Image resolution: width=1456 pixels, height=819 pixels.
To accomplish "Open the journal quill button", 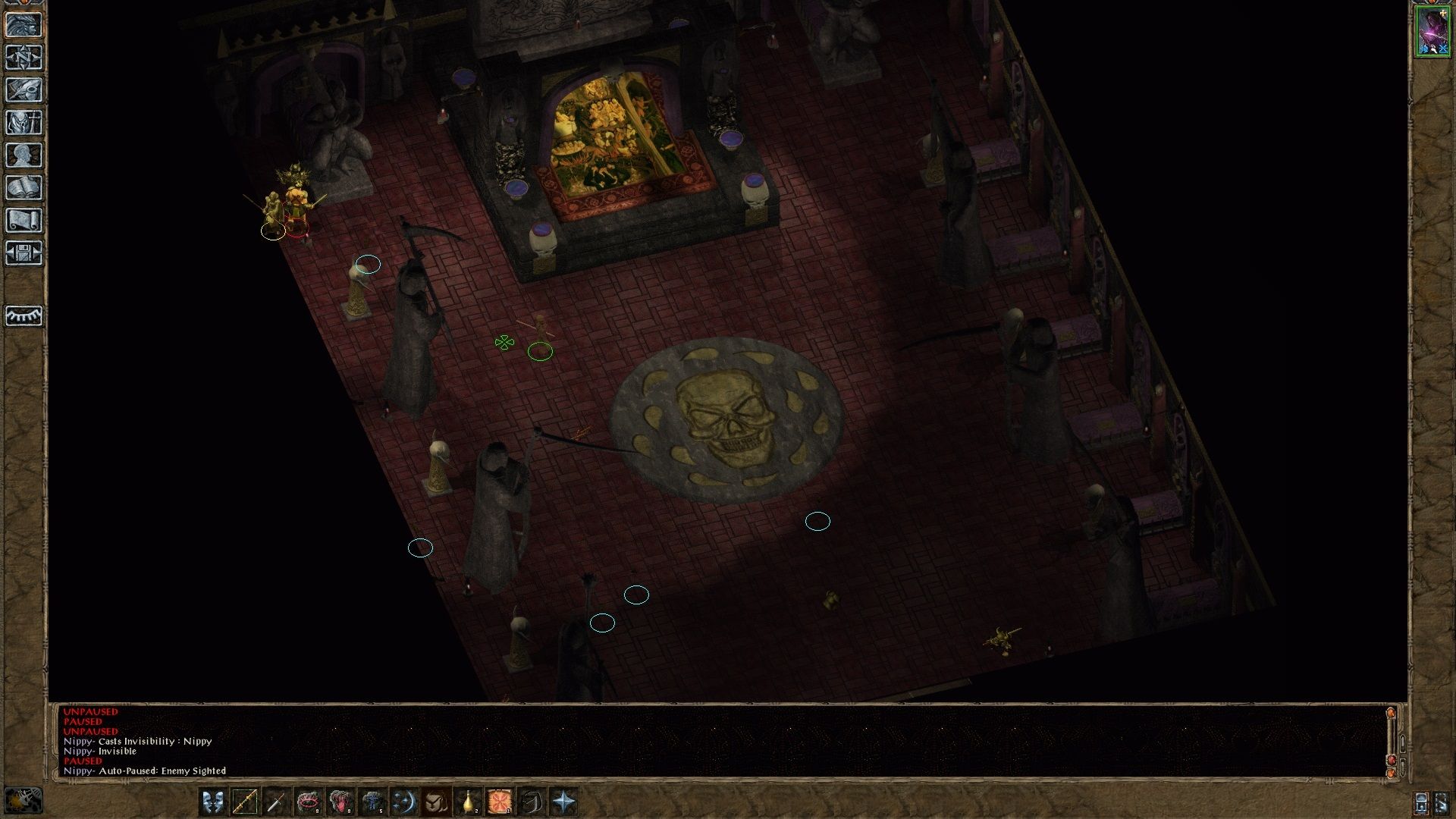I will (x=24, y=89).
